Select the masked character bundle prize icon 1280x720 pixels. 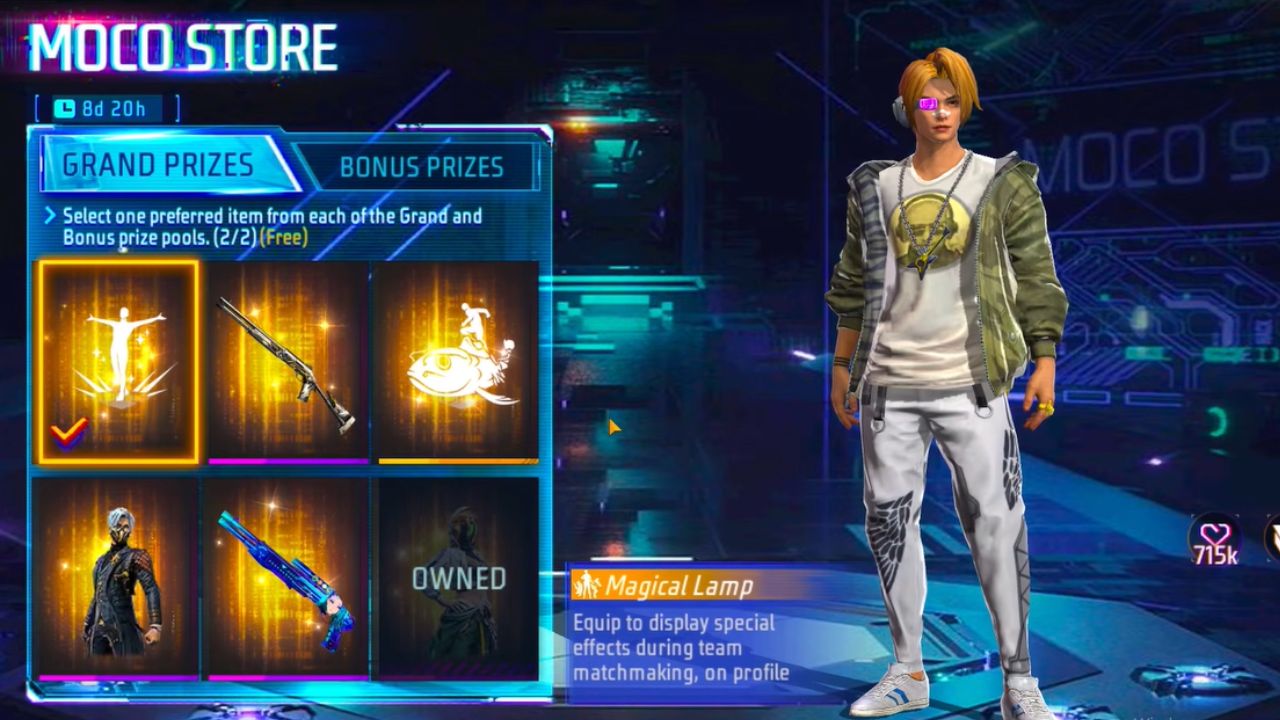(x=116, y=575)
